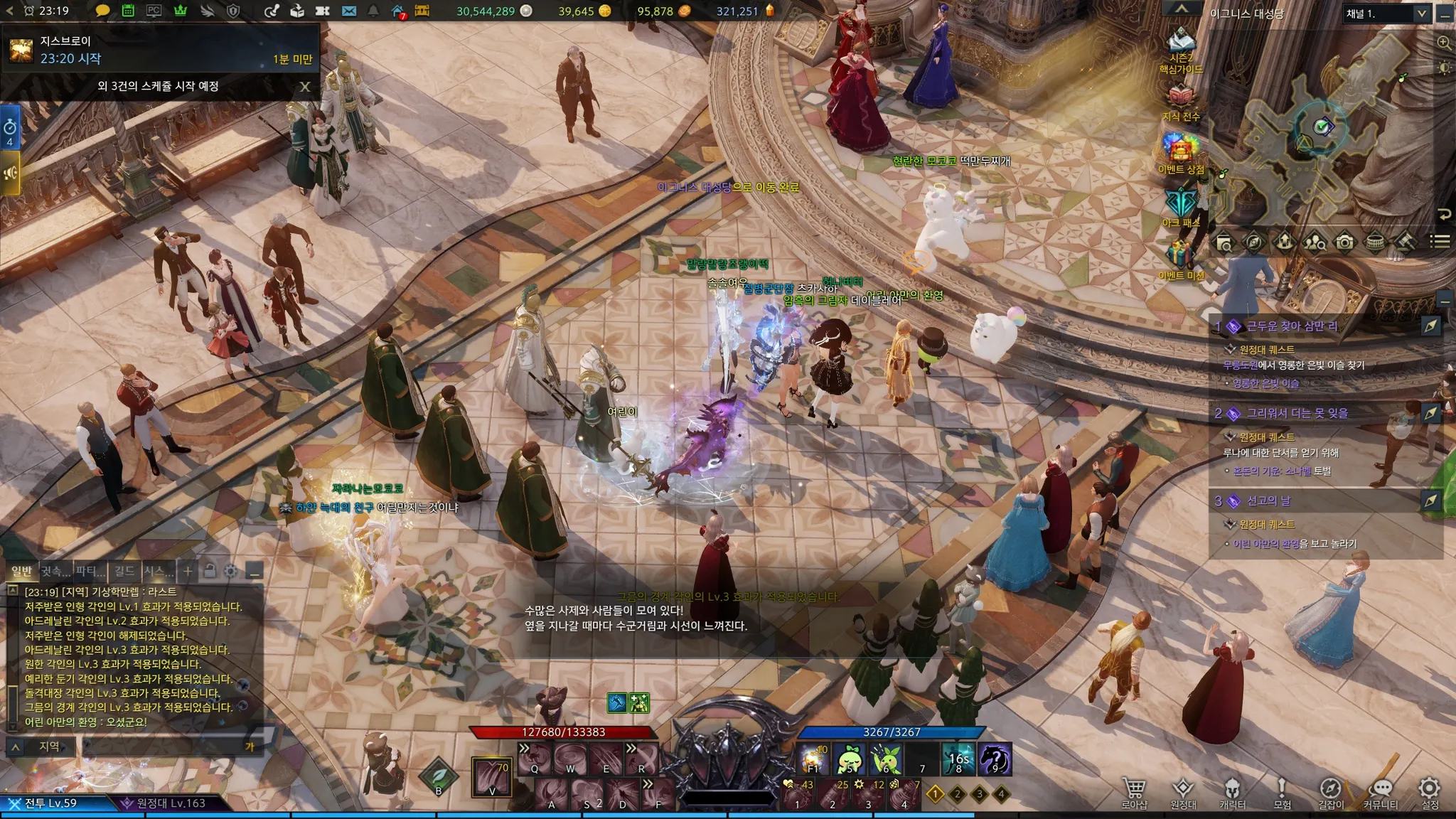The image size is (1456, 819).
Task: Switch to the 길드 chat tab
Action: pyautogui.click(x=124, y=571)
